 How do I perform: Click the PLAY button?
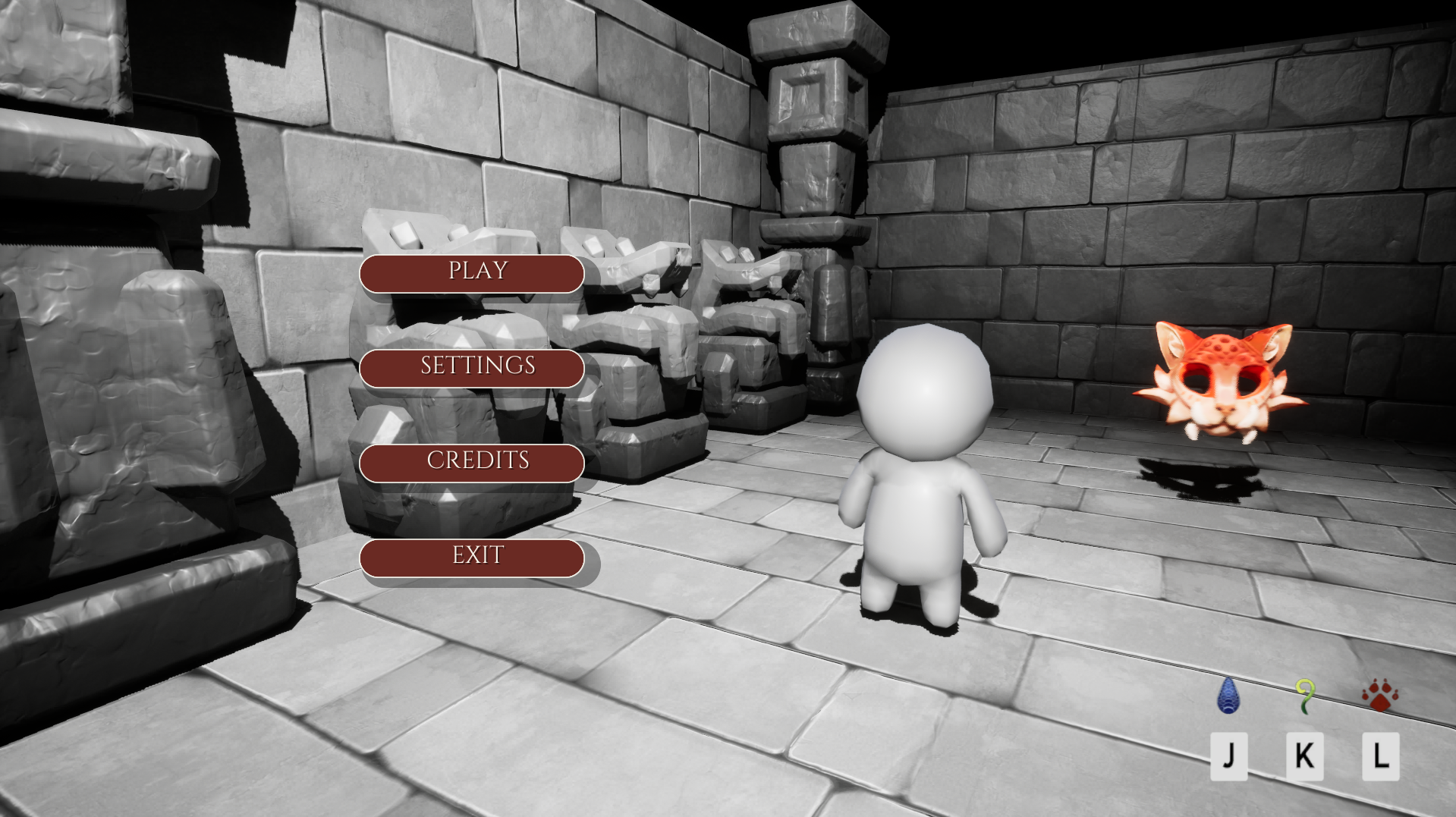point(473,272)
